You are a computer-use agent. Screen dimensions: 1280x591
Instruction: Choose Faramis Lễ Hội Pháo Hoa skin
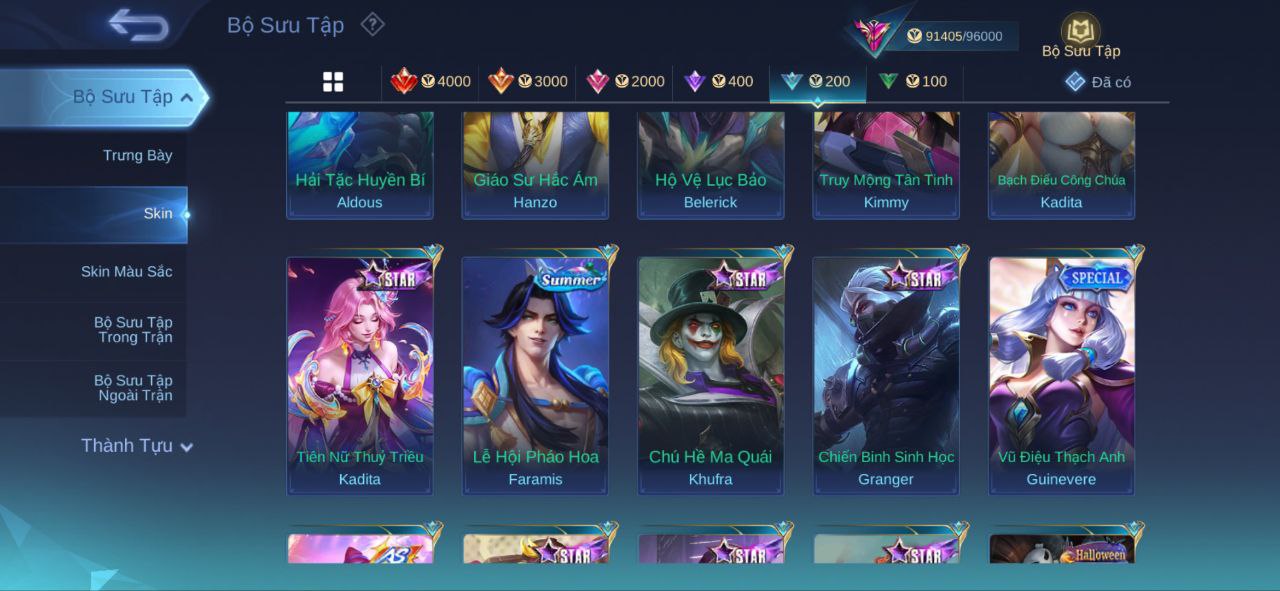click(535, 375)
